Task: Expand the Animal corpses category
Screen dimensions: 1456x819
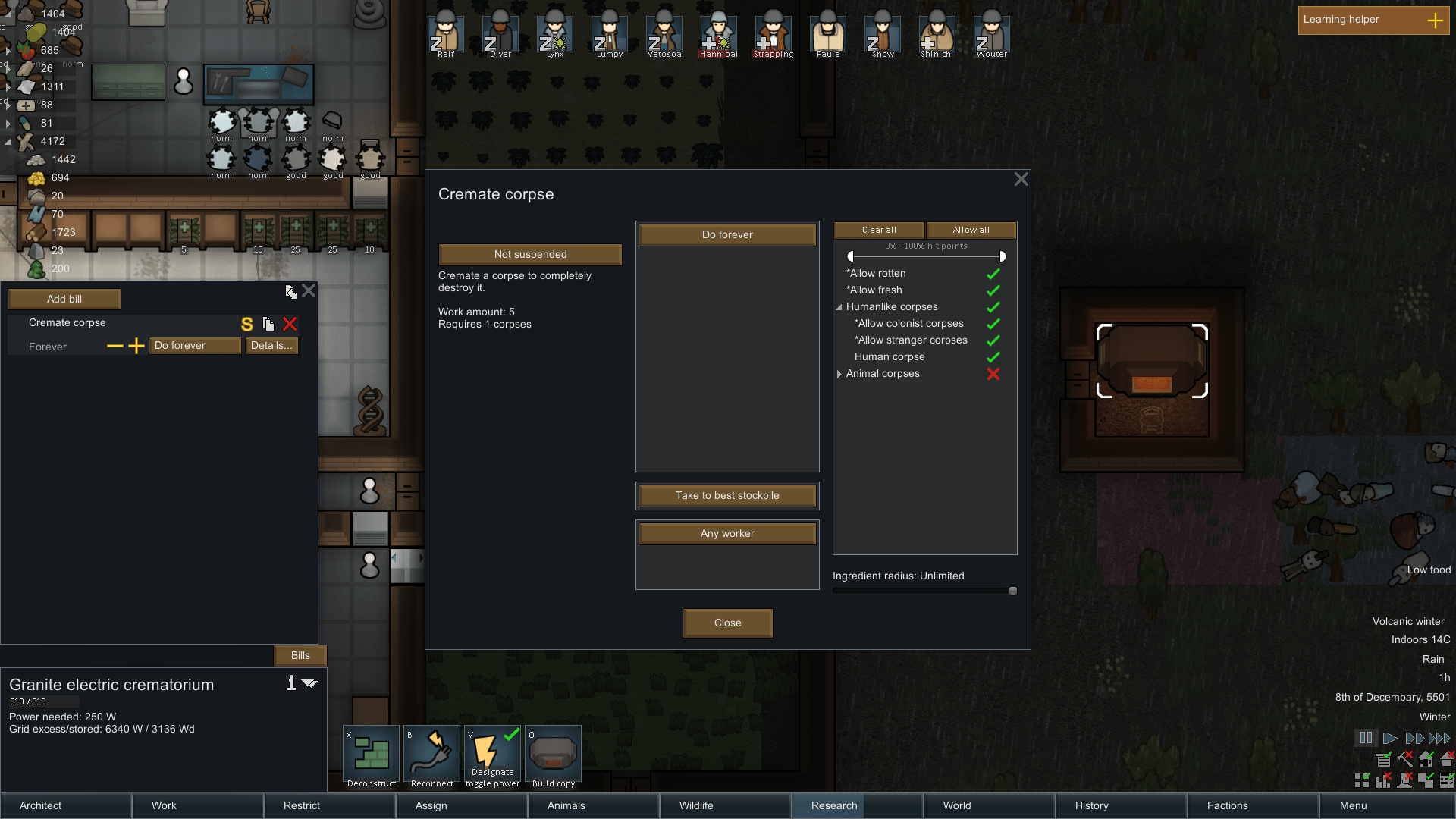Action: pyautogui.click(x=839, y=374)
